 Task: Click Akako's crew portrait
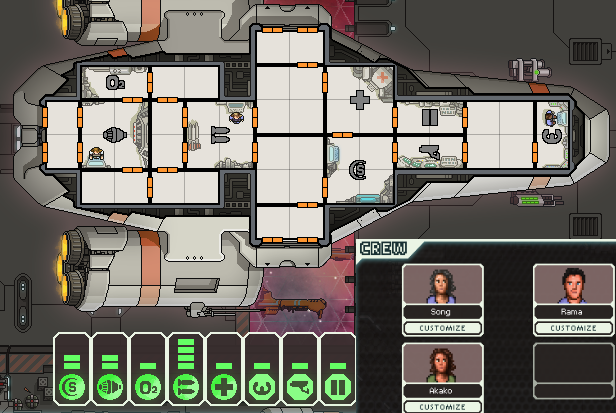tap(442, 366)
